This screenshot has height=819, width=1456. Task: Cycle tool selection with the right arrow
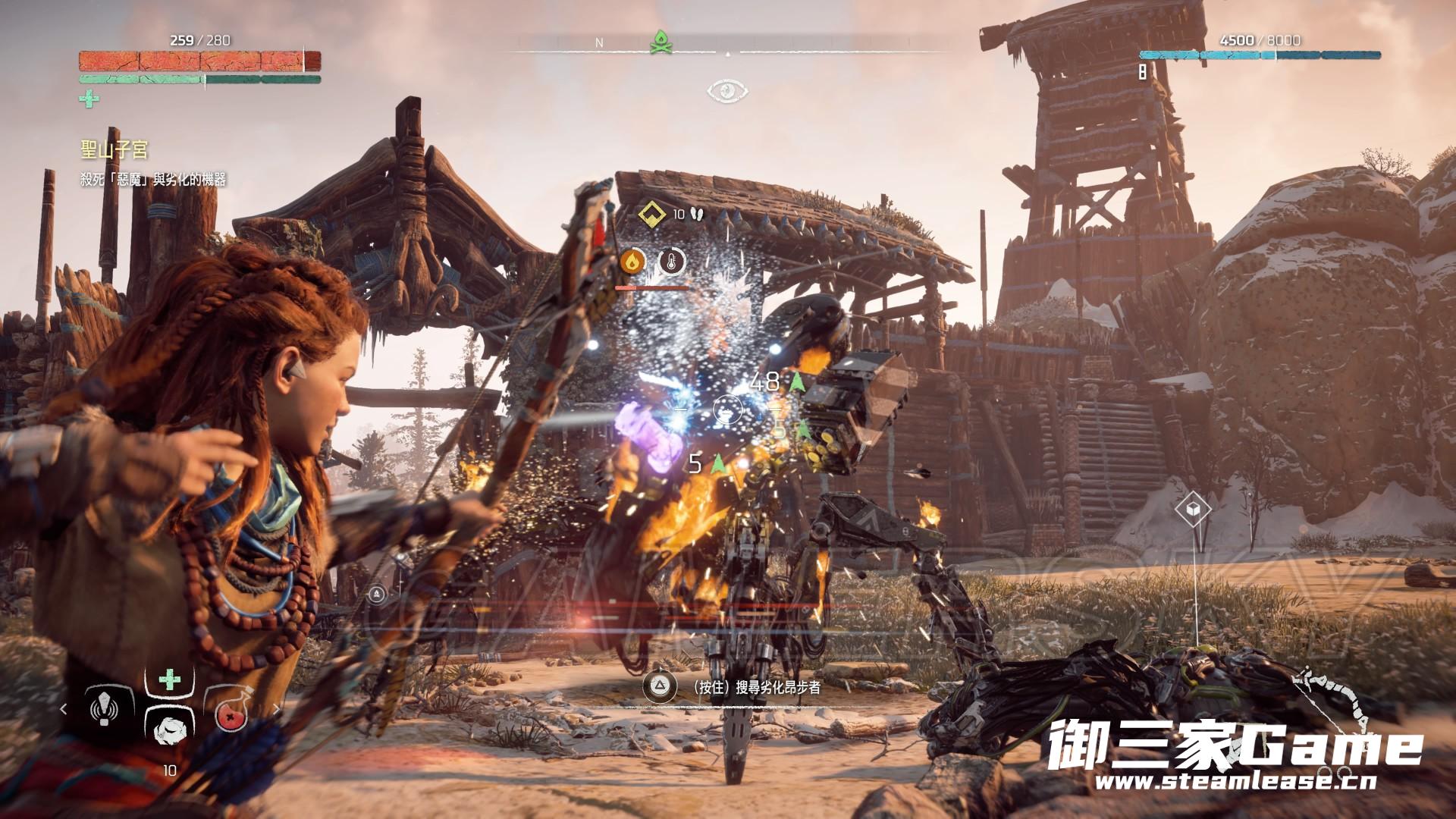click(x=277, y=709)
